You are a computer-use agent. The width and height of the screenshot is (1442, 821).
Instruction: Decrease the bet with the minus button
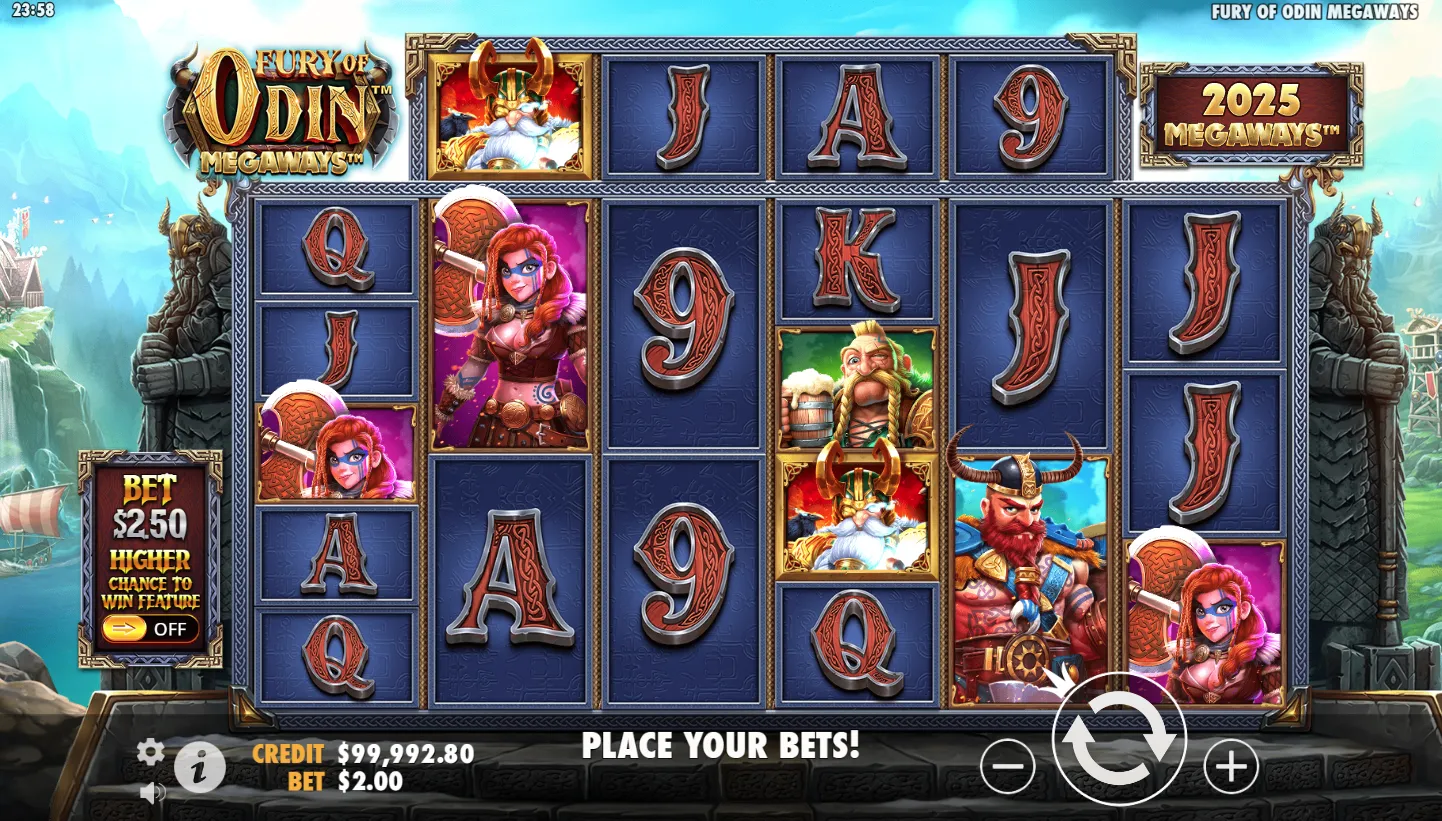tap(1008, 767)
